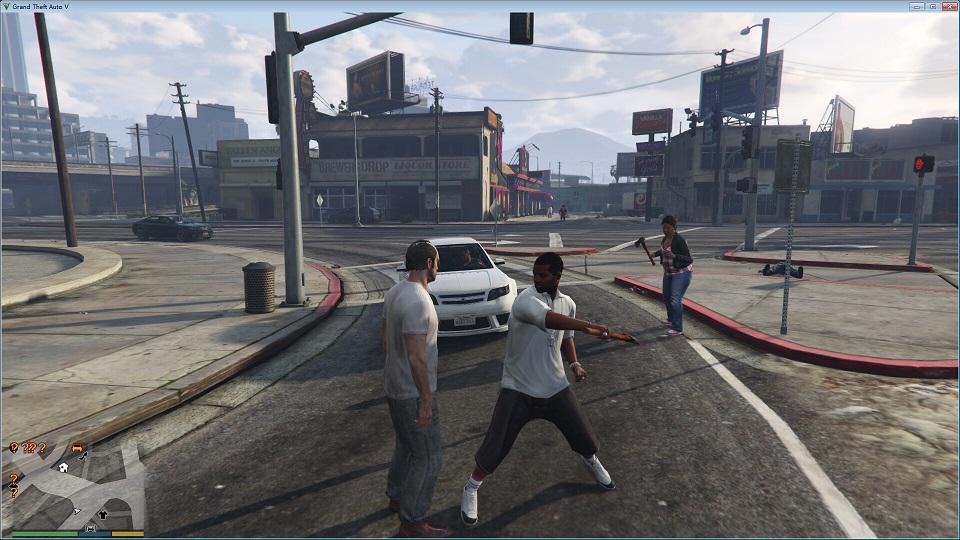Image resolution: width=960 pixels, height=540 pixels.
Task: Select the white house safehouse marker
Action: point(63,467)
